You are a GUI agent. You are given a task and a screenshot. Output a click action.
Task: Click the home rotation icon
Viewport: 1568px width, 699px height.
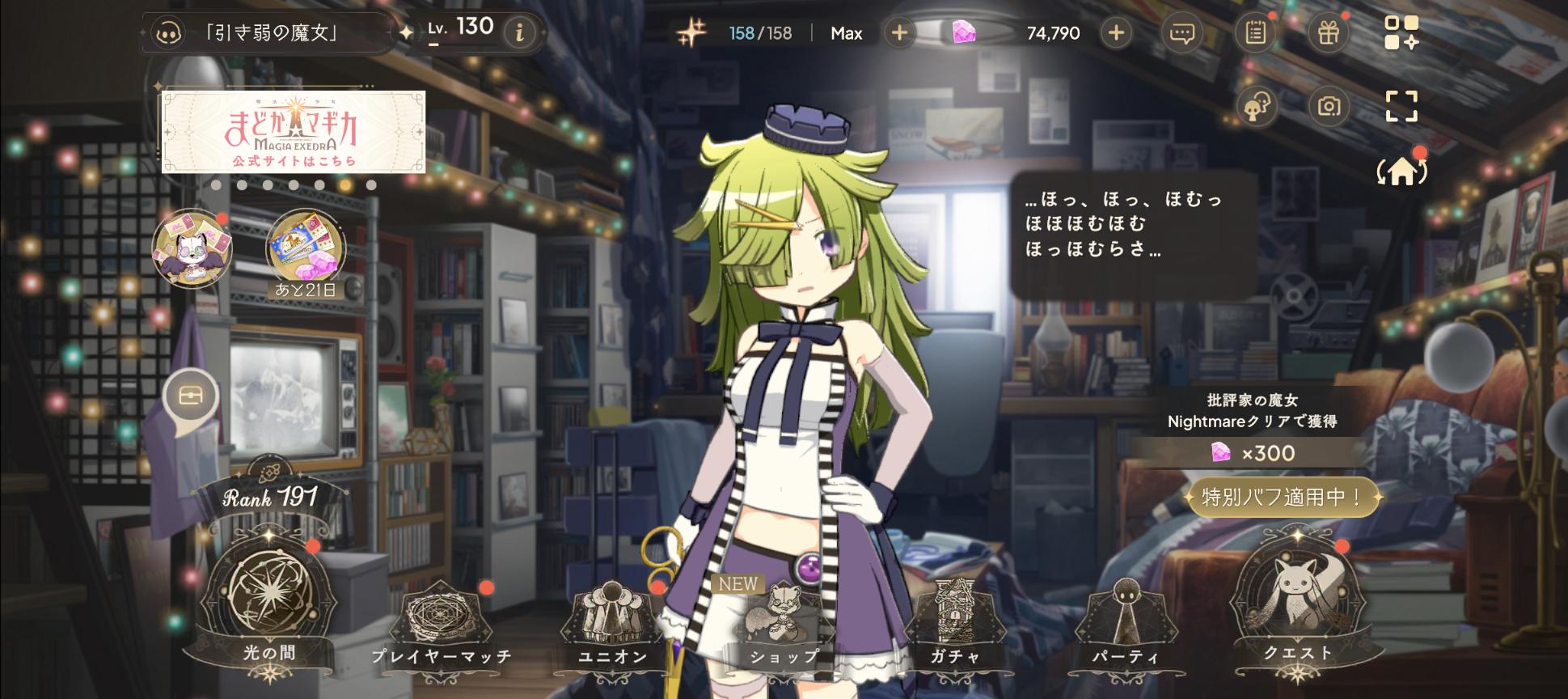1401,171
